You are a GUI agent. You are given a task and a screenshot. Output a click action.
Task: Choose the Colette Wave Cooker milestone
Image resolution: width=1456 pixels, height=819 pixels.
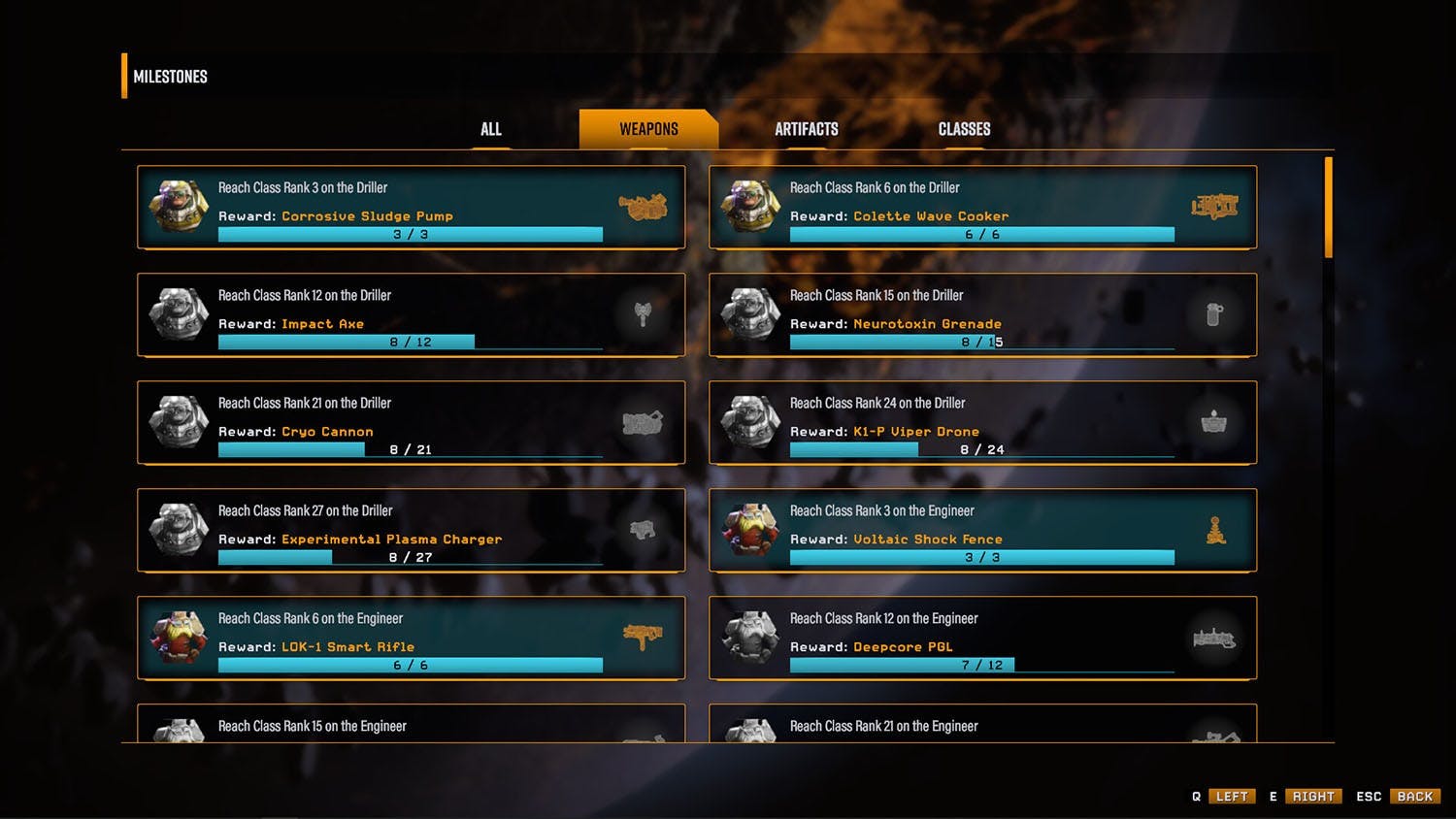(x=982, y=207)
